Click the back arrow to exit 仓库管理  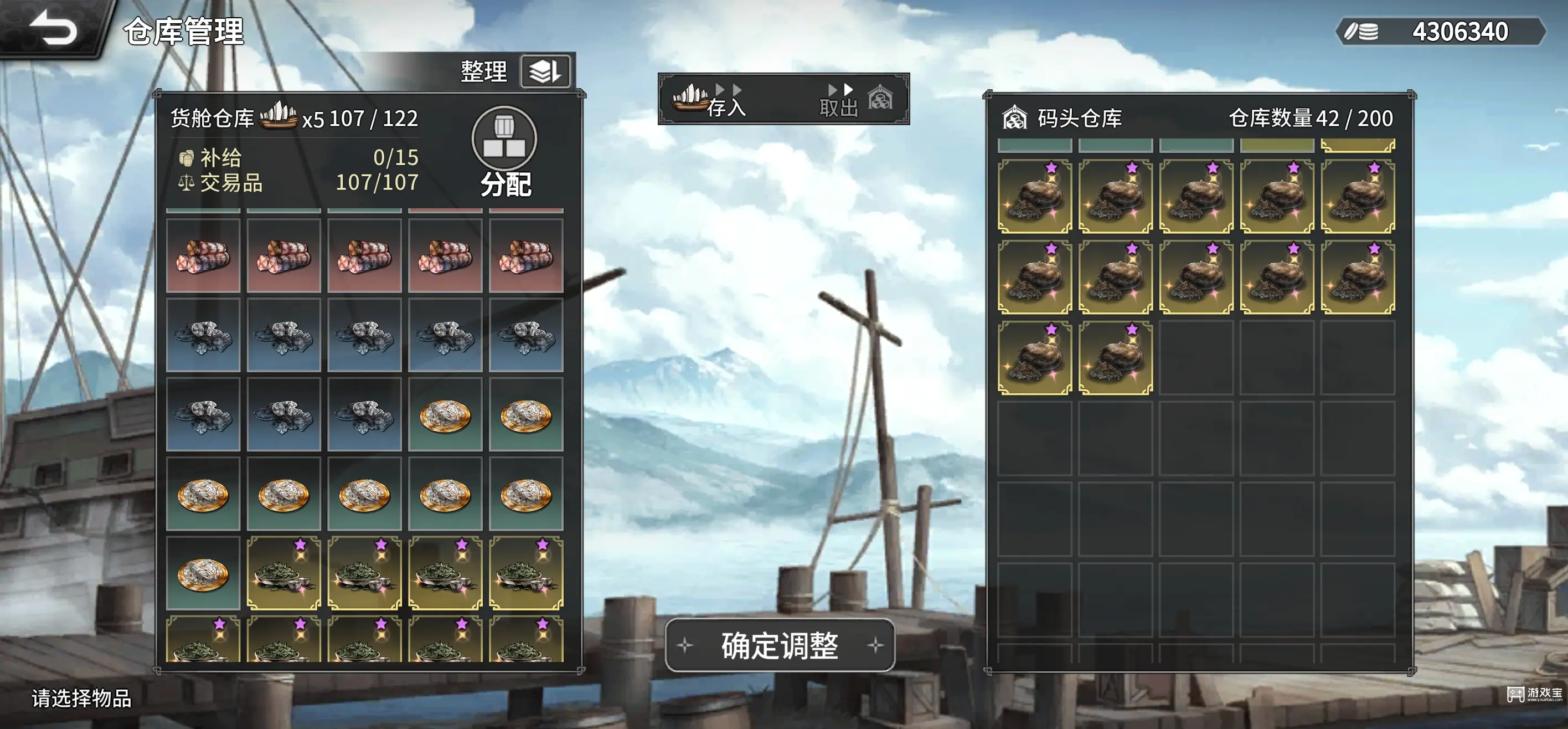[x=51, y=27]
